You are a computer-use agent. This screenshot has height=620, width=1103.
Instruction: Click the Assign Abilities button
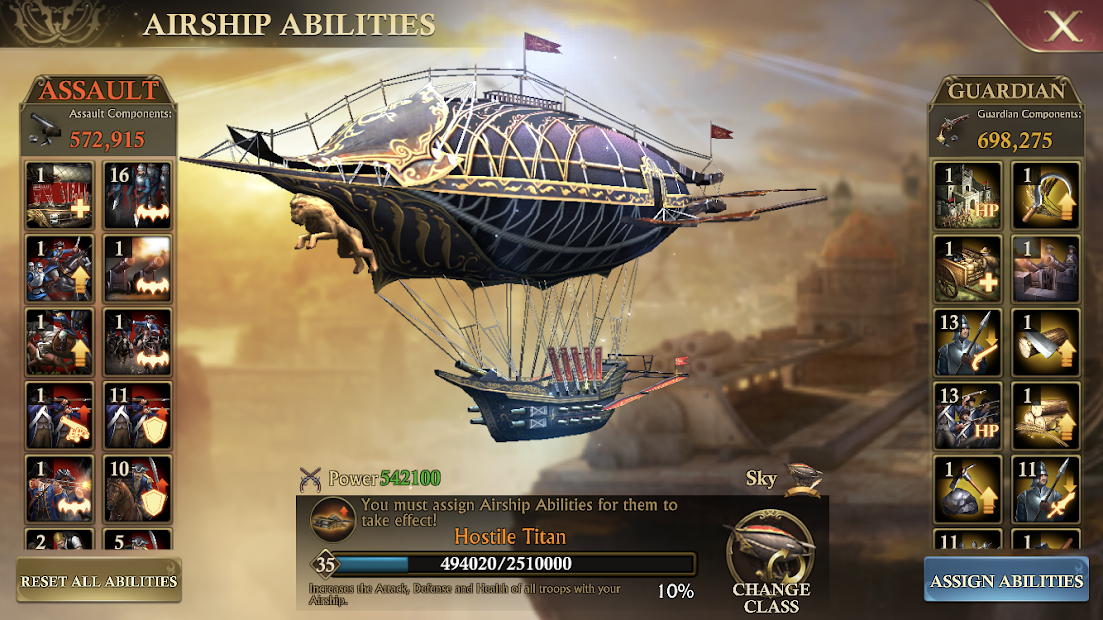1006,581
